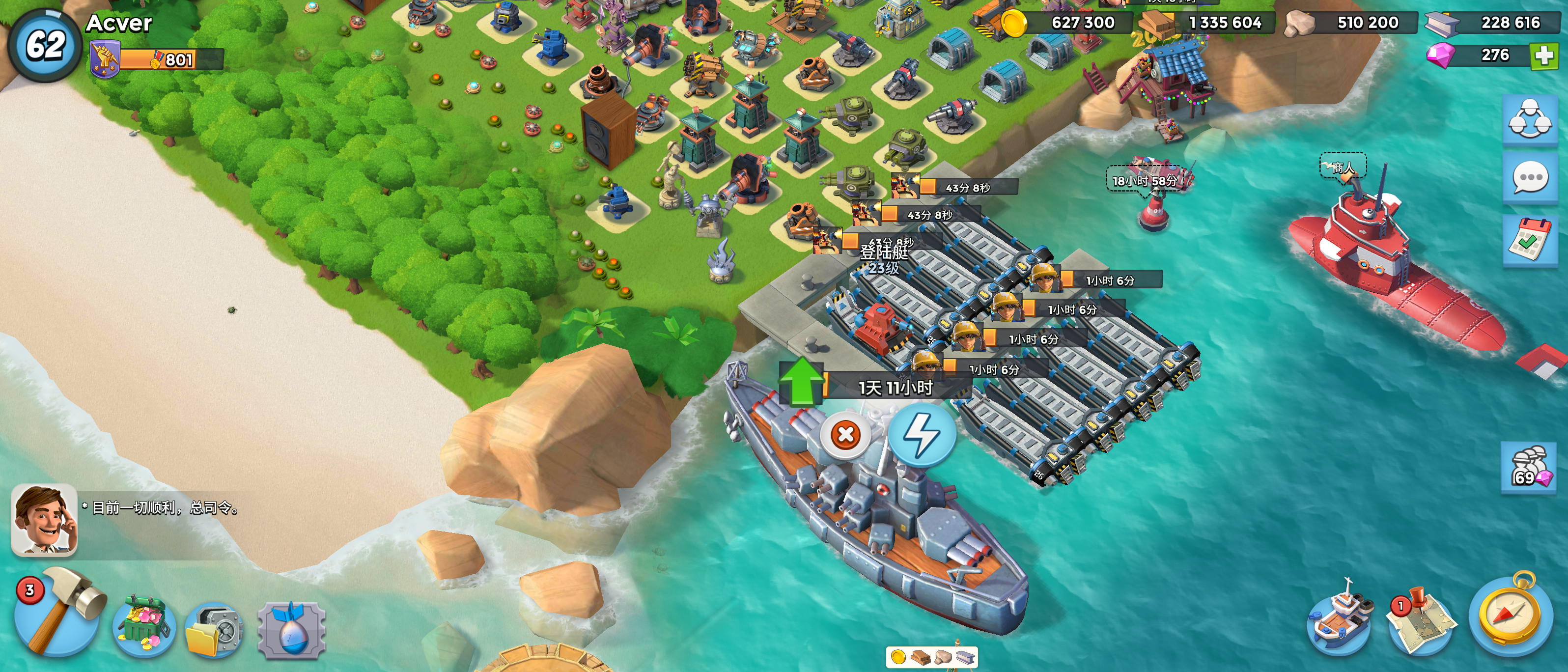Screen dimensions: 1568x672
Task: Open the daily calendar checklist
Action: tap(1529, 240)
